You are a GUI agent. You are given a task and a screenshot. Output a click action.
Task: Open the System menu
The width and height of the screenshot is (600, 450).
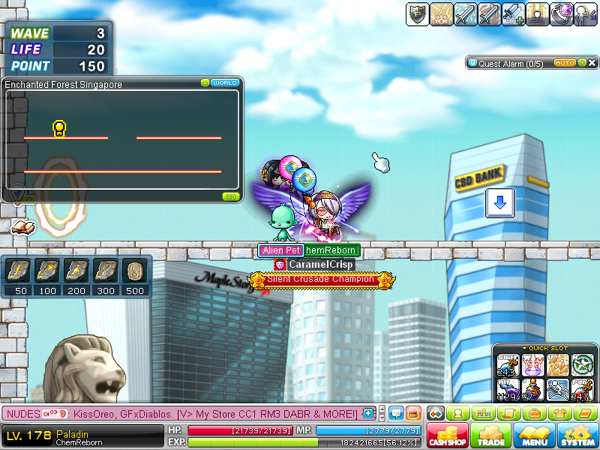coord(576,434)
